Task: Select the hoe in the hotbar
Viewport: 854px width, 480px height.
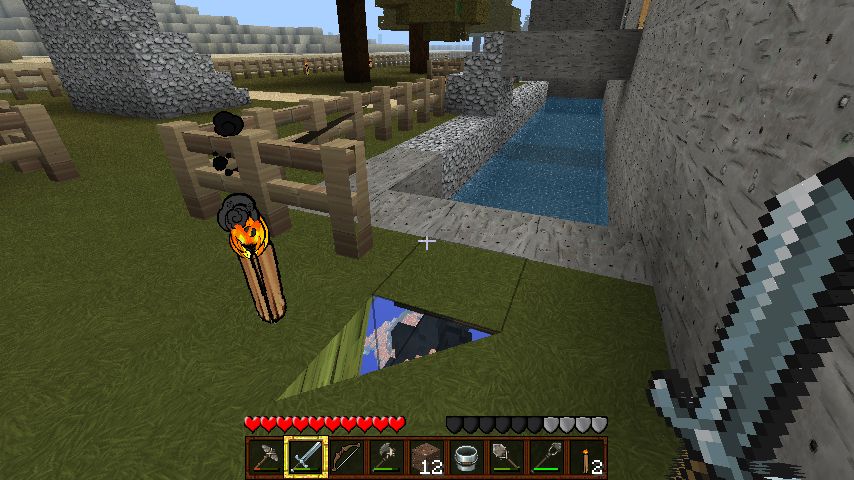Action: (x=547, y=457)
